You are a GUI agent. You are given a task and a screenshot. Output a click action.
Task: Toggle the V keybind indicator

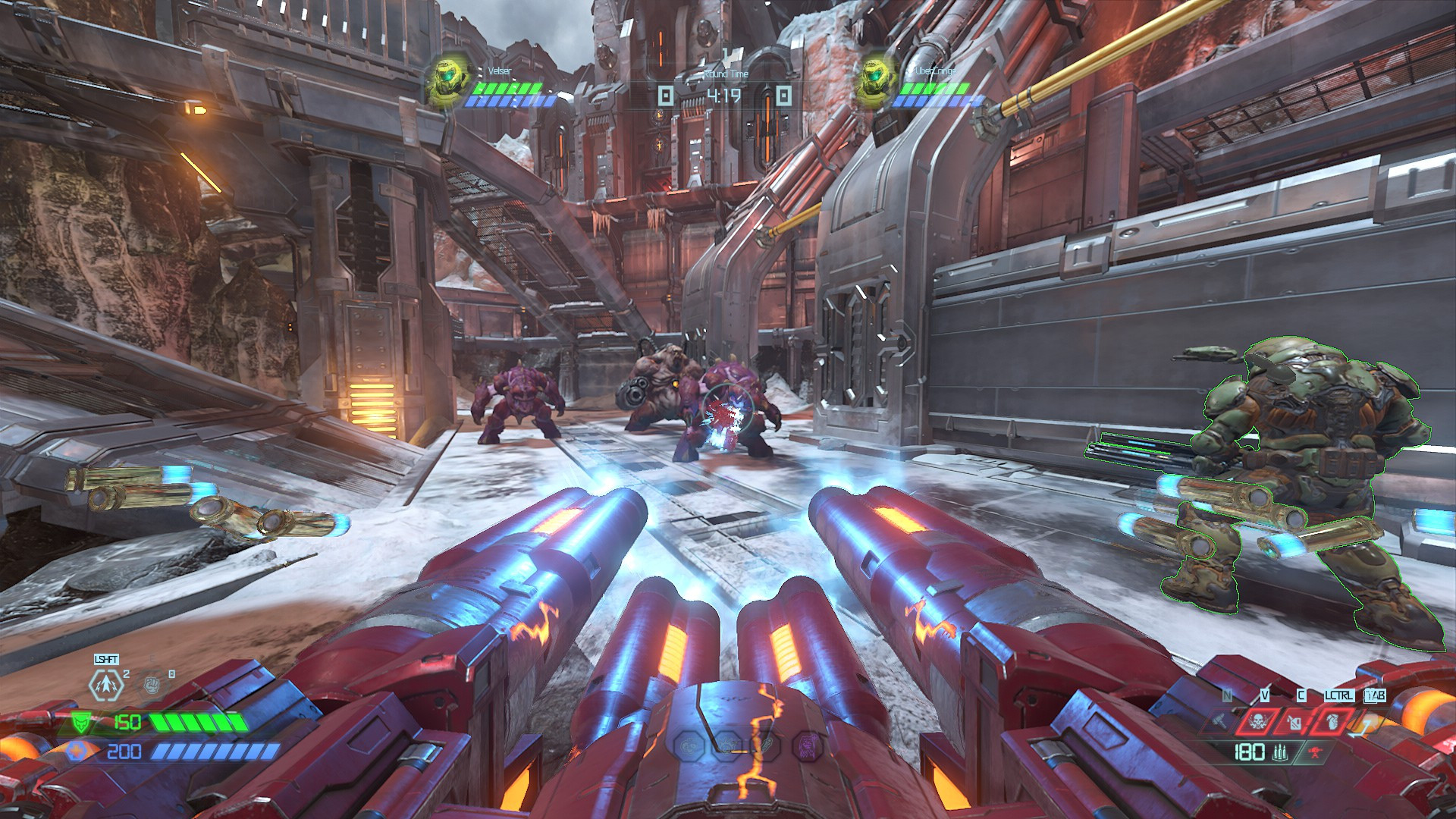pos(1264,695)
